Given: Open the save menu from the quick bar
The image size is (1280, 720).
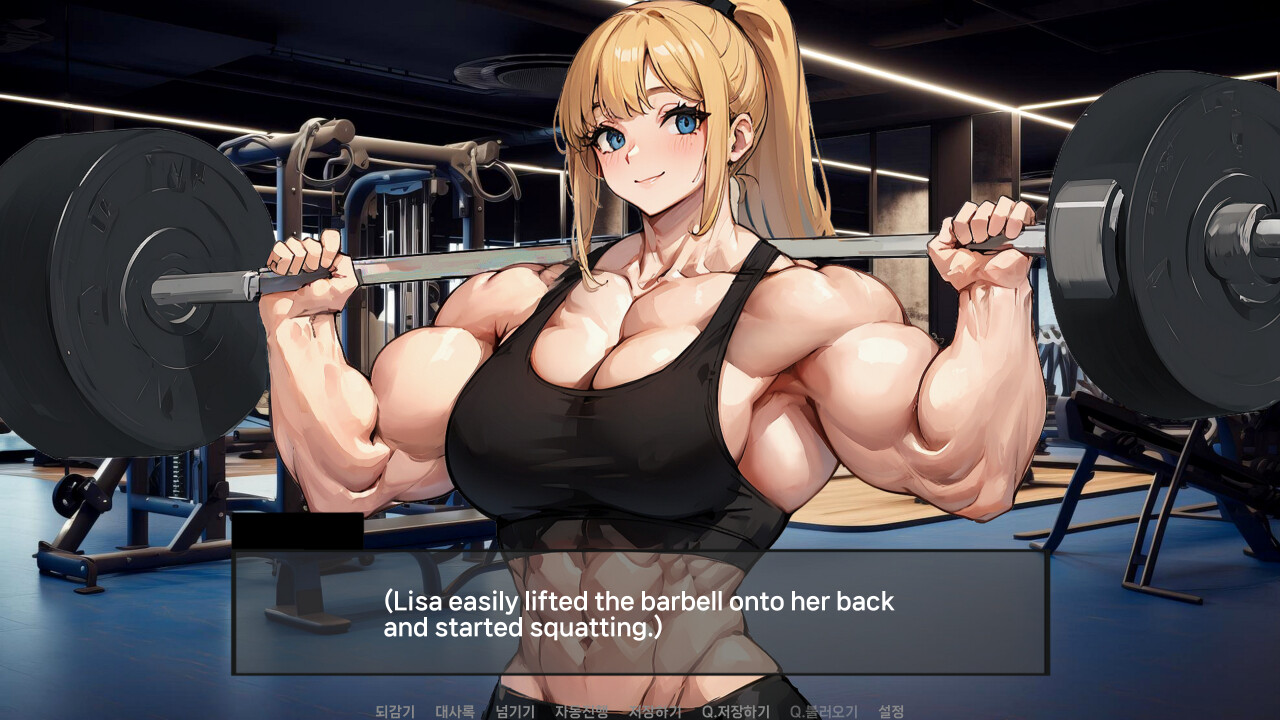Looking at the screenshot, I should coord(655,713).
